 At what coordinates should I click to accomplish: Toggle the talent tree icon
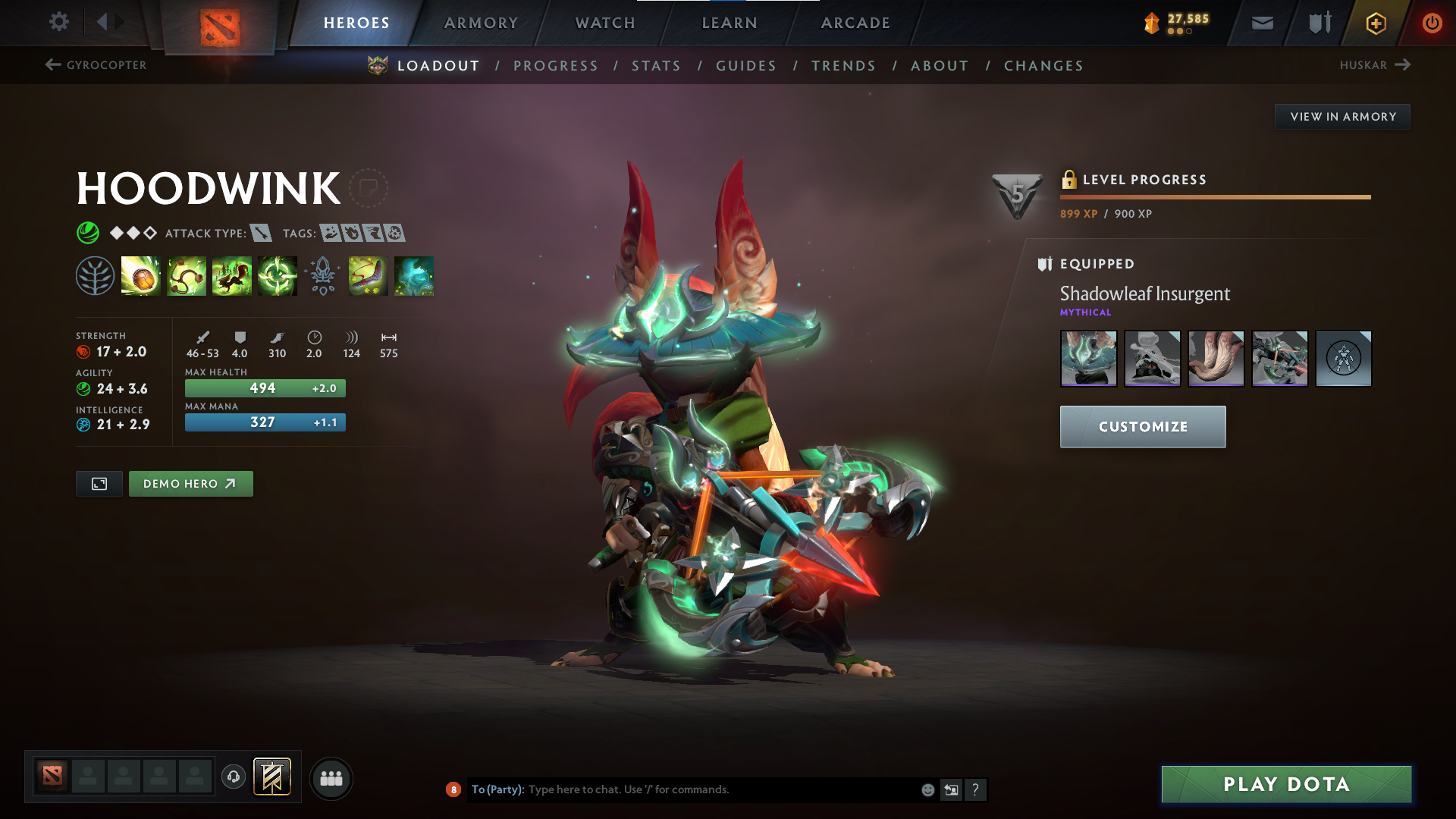click(94, 277)
